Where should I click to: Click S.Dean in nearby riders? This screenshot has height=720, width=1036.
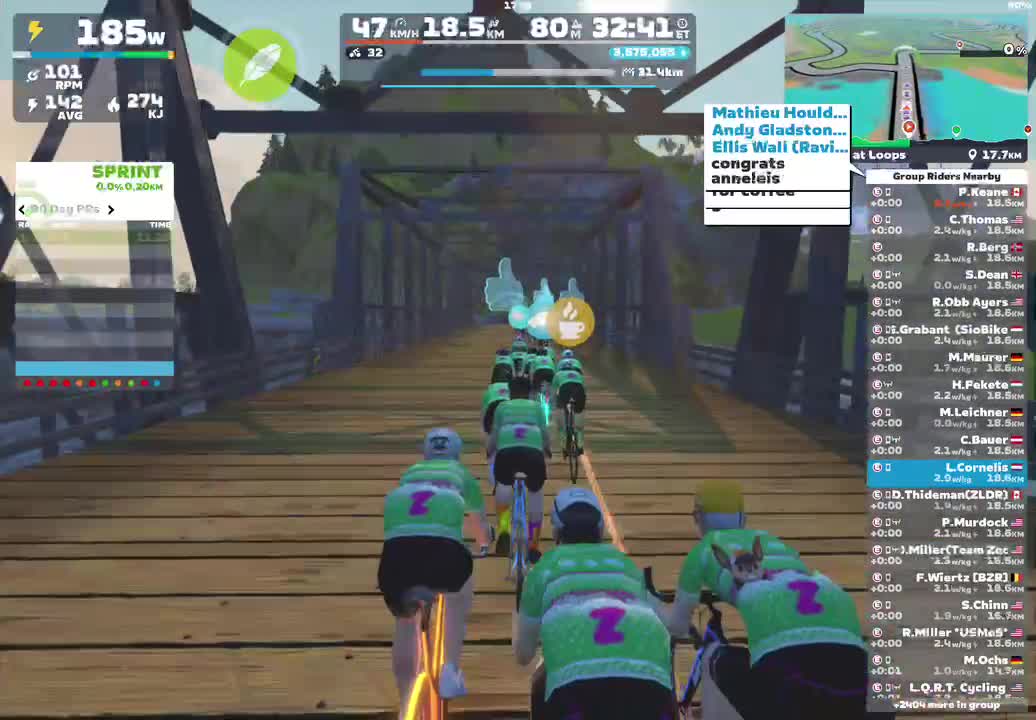tap(946, 280)
